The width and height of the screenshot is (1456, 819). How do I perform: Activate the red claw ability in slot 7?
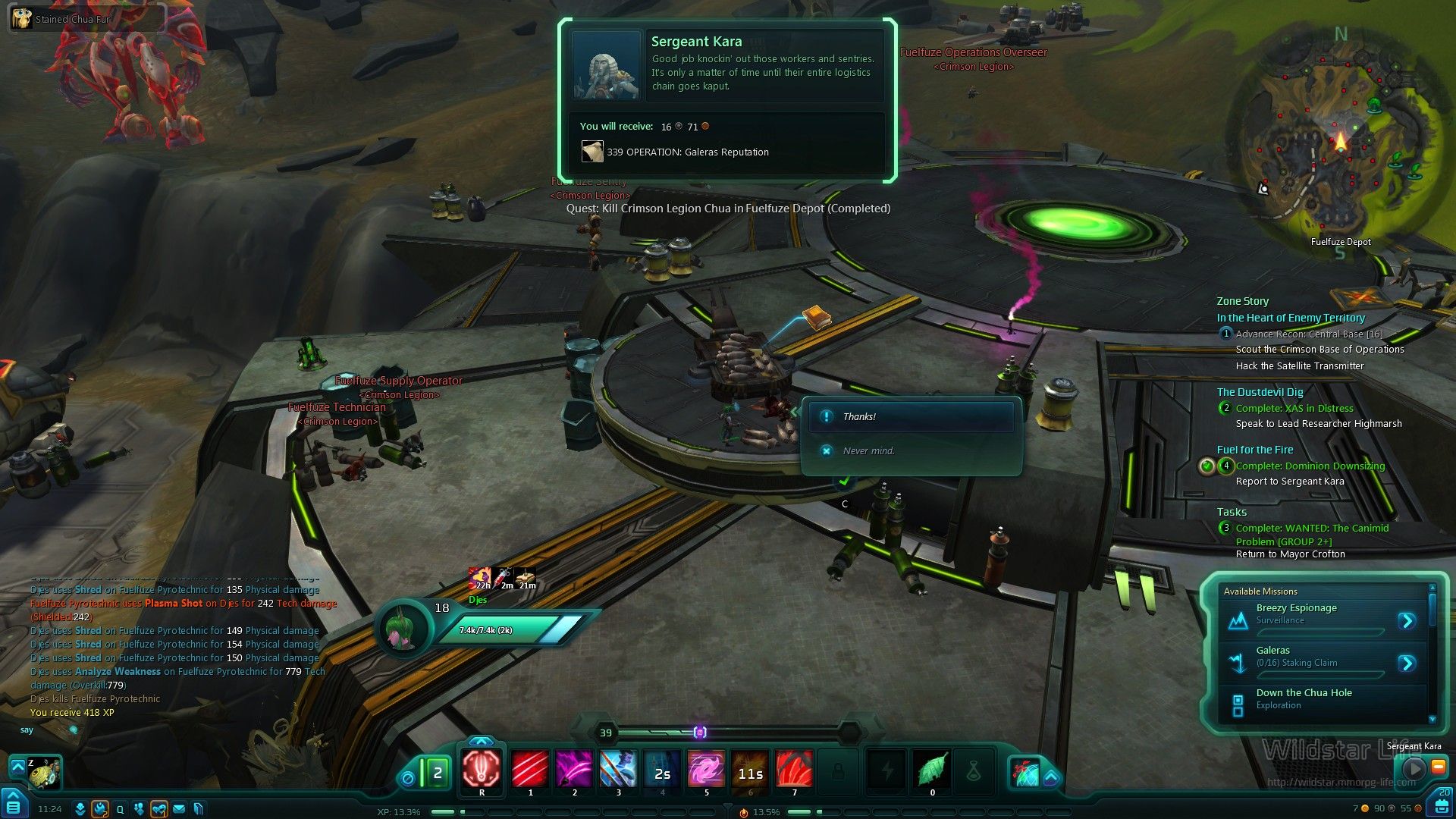click(794, 770)
